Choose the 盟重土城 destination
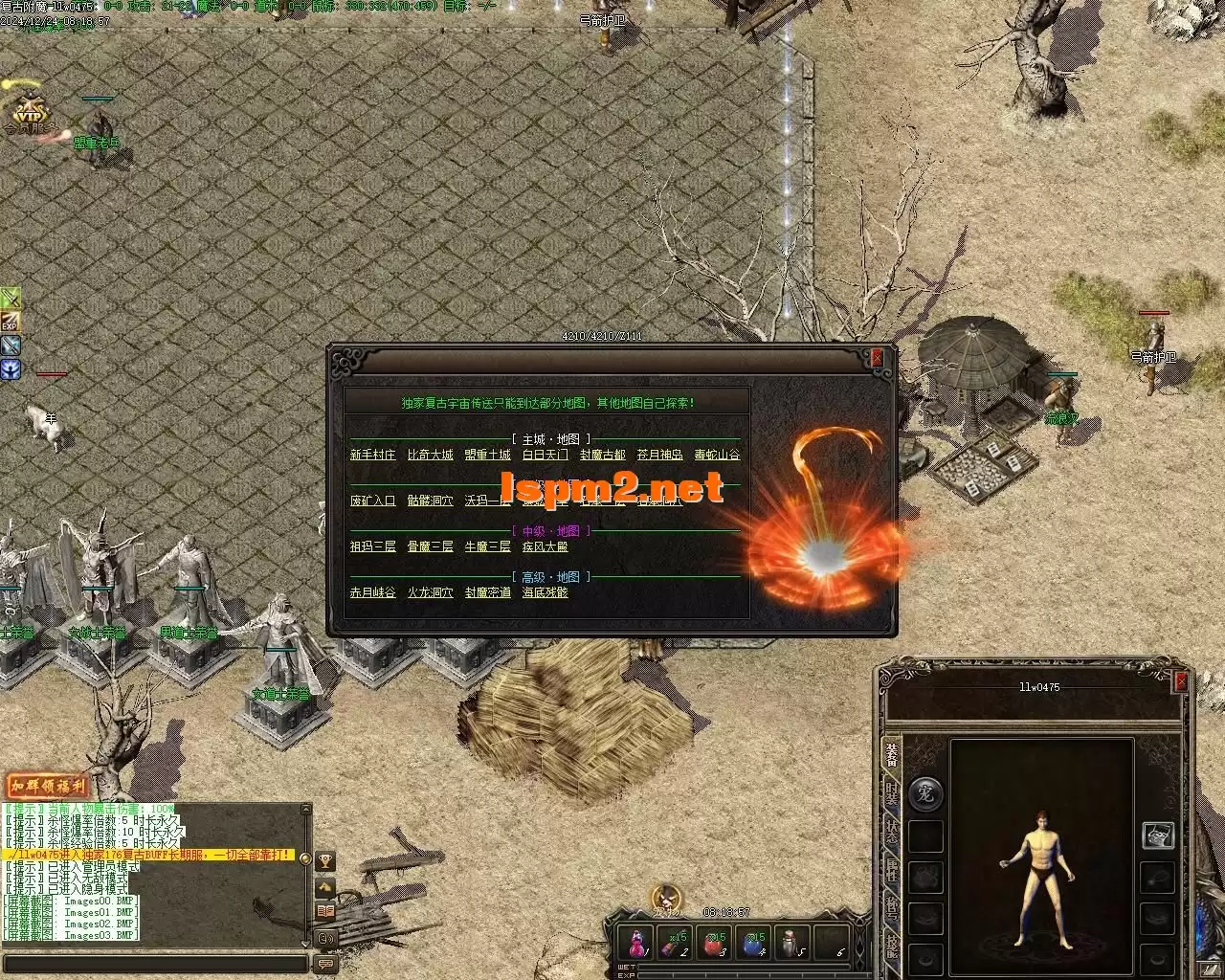 tap(487, 455)
